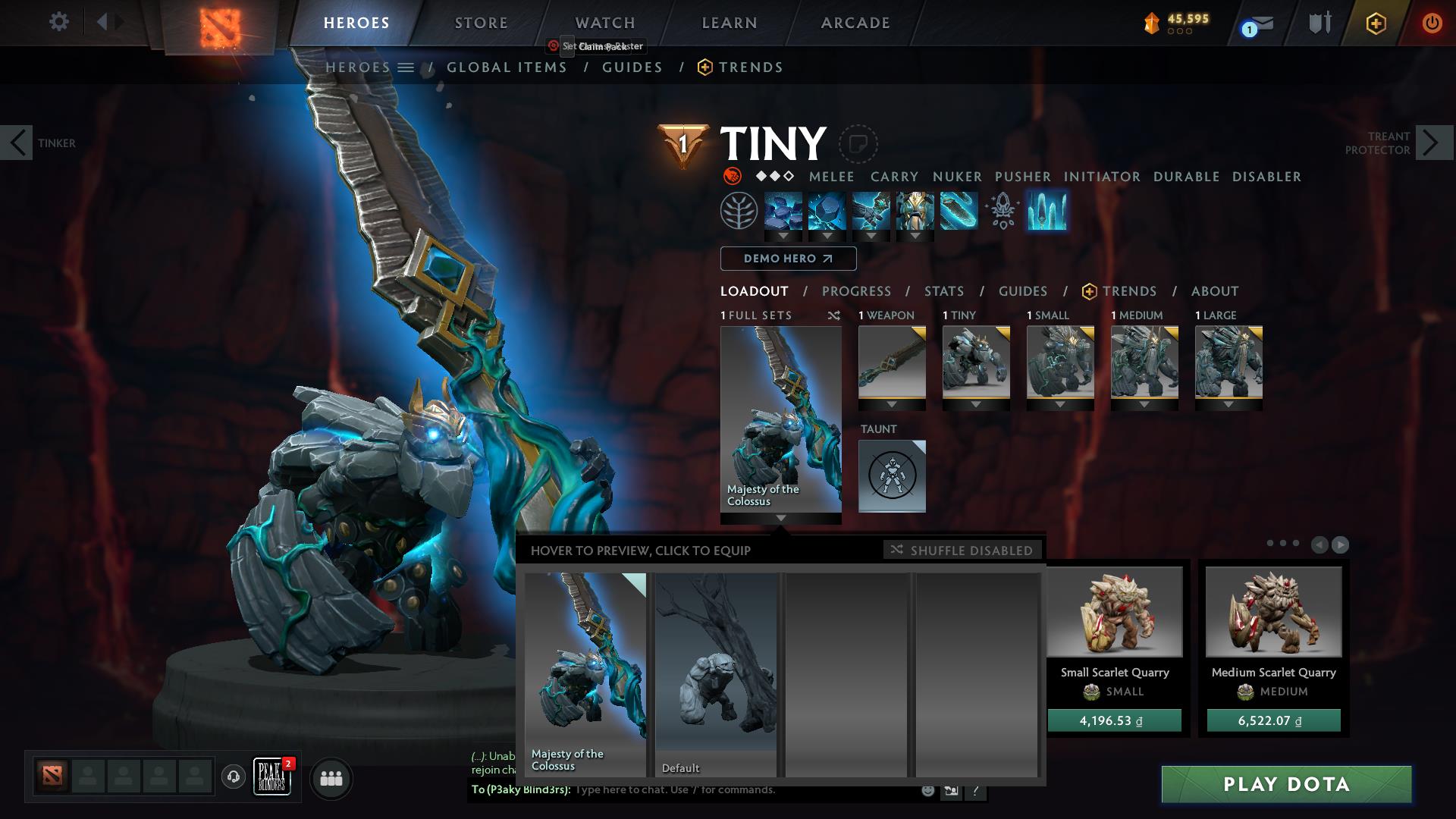Click the DEMO HERO button

[788, 259]
